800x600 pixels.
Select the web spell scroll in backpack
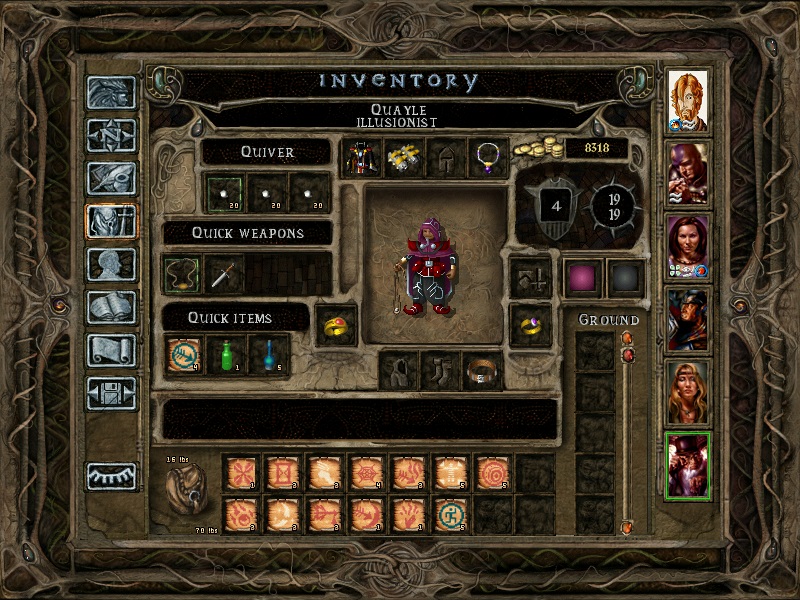[x=367, y=472]
